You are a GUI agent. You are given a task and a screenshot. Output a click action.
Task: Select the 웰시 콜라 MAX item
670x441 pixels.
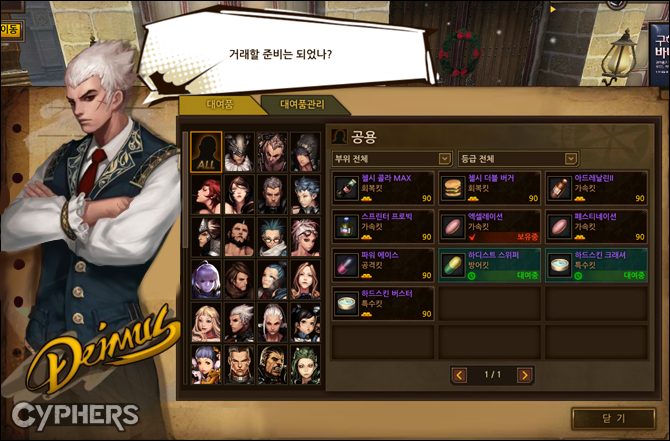point(384,186)
